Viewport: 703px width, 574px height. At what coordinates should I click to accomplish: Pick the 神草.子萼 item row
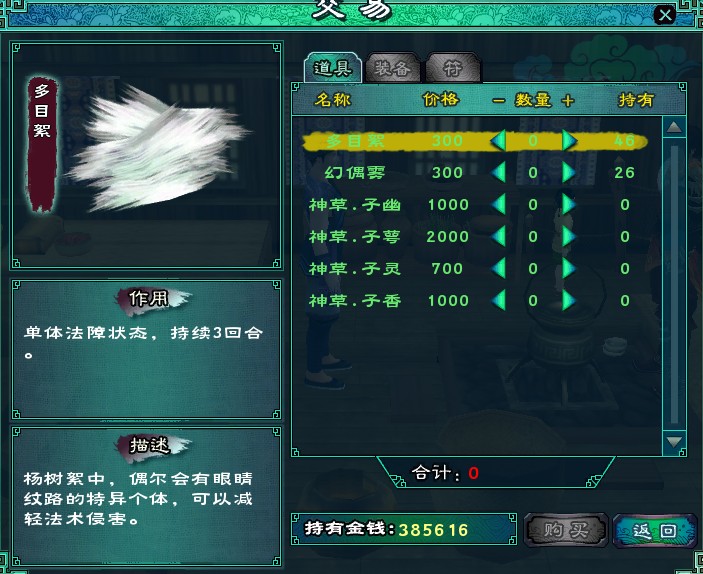tap(354, 237)
